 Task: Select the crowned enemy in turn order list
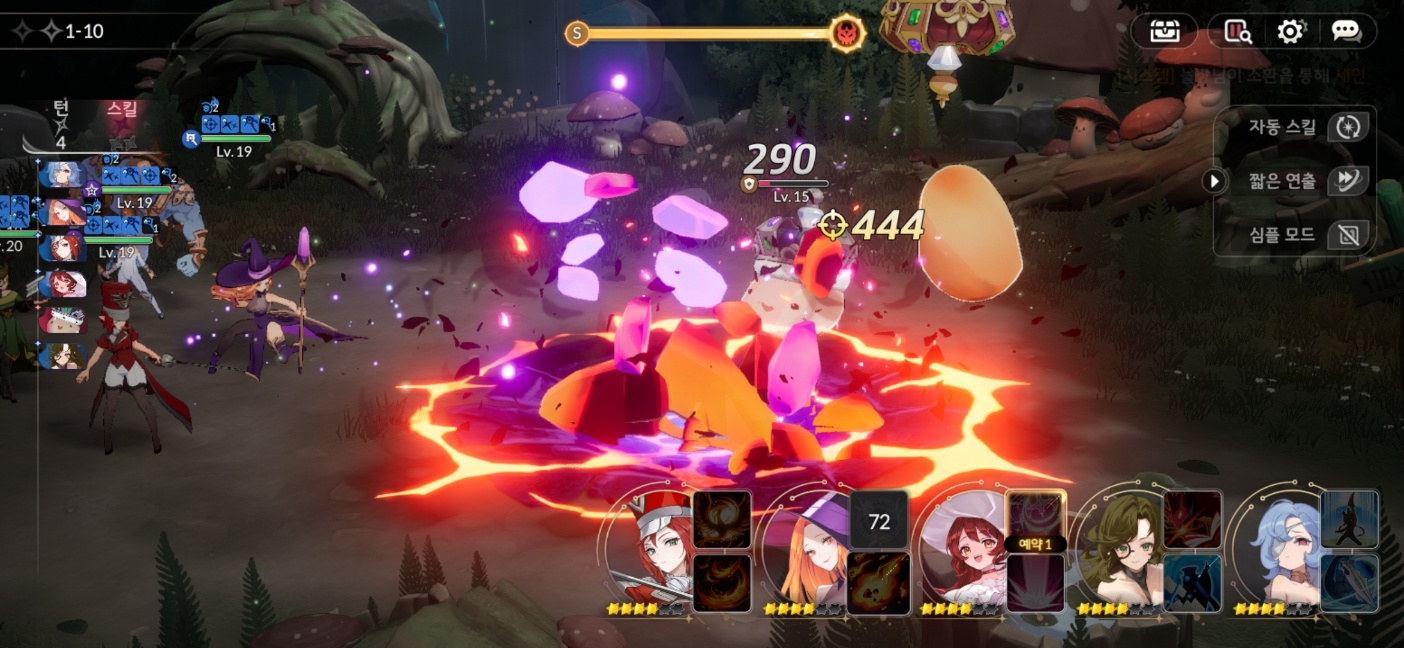(62, 320)
